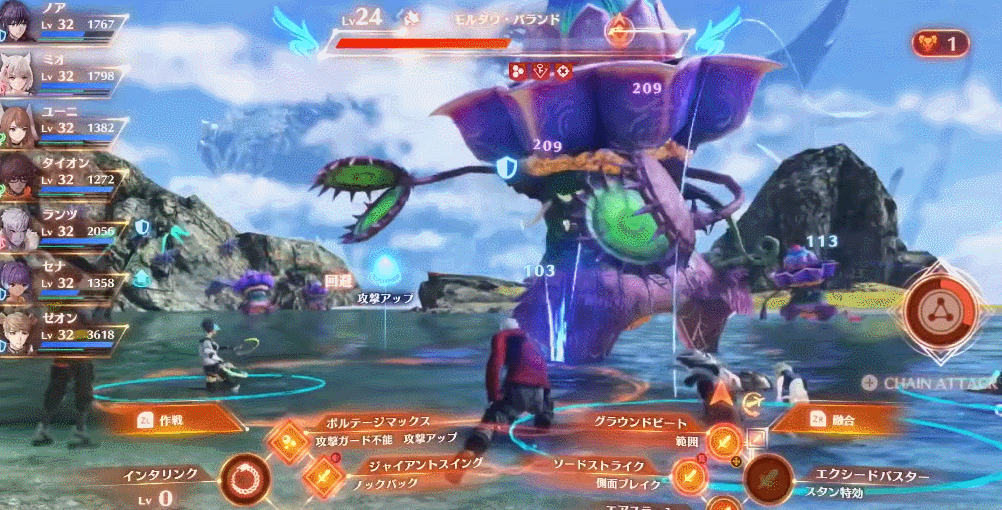The image size is (1002, 510).
Task: Activate the ボルテージマックス art
Action: point(288,437)
